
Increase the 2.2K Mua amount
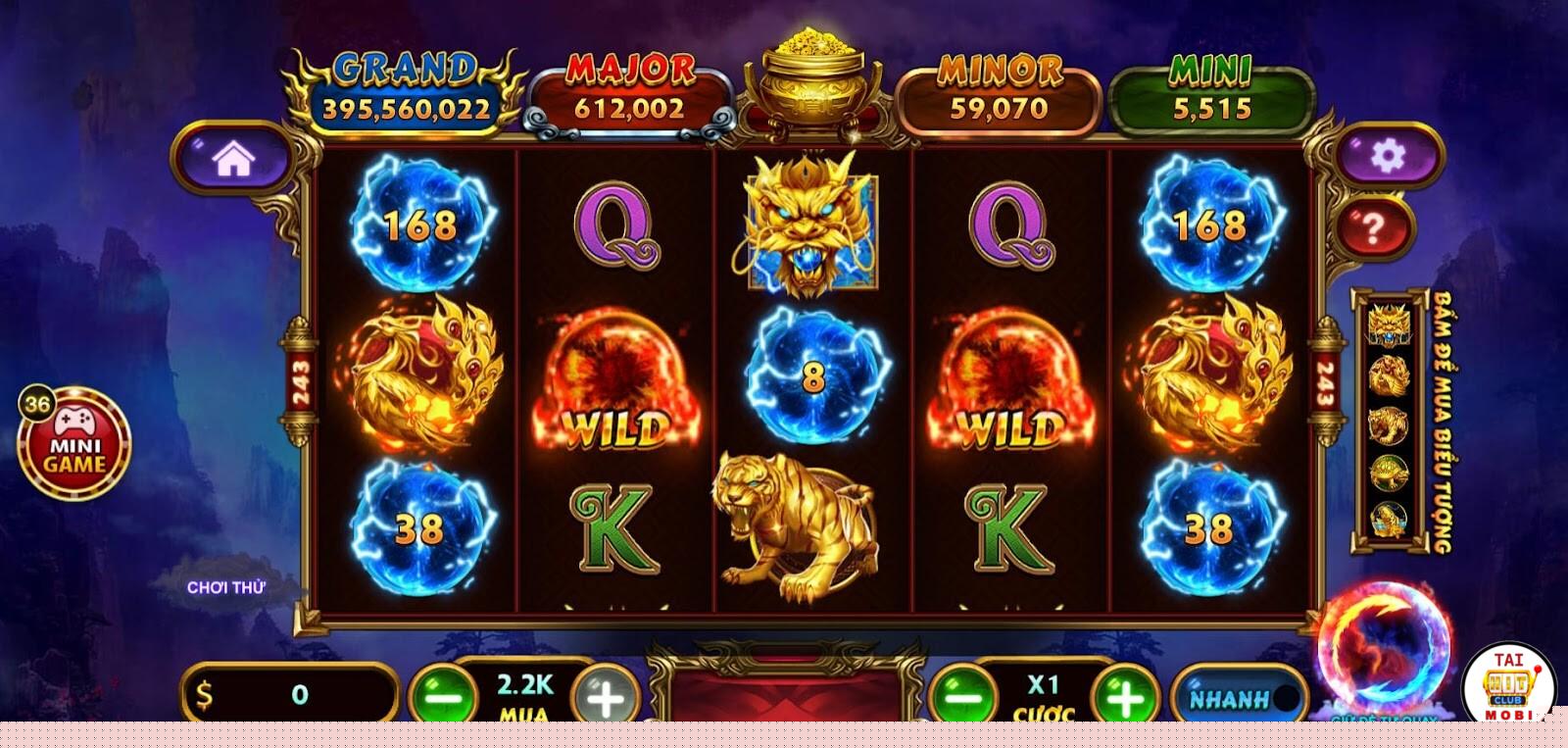pyautogui.click(x=605, y=697)
